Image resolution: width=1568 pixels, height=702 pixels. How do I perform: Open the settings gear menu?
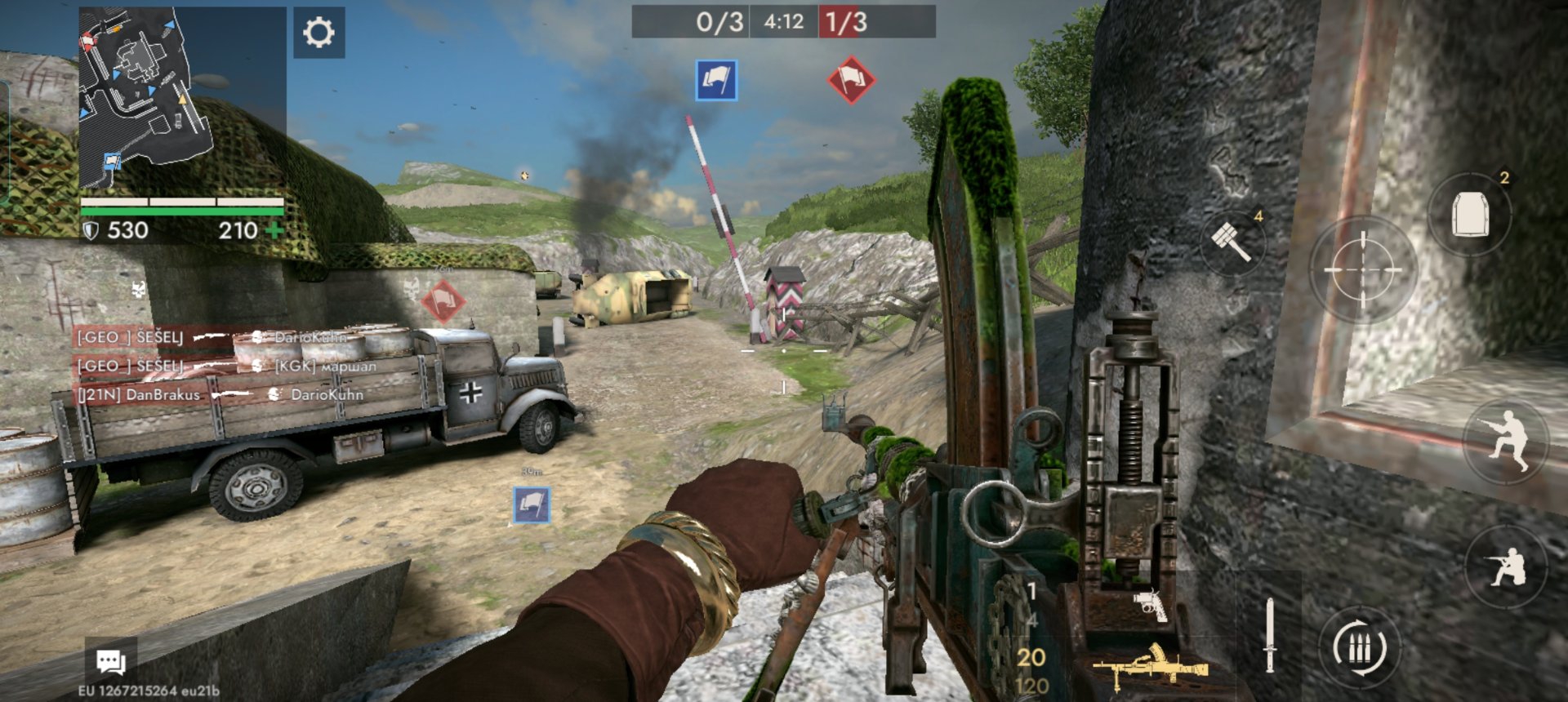[x=318, y=33]
